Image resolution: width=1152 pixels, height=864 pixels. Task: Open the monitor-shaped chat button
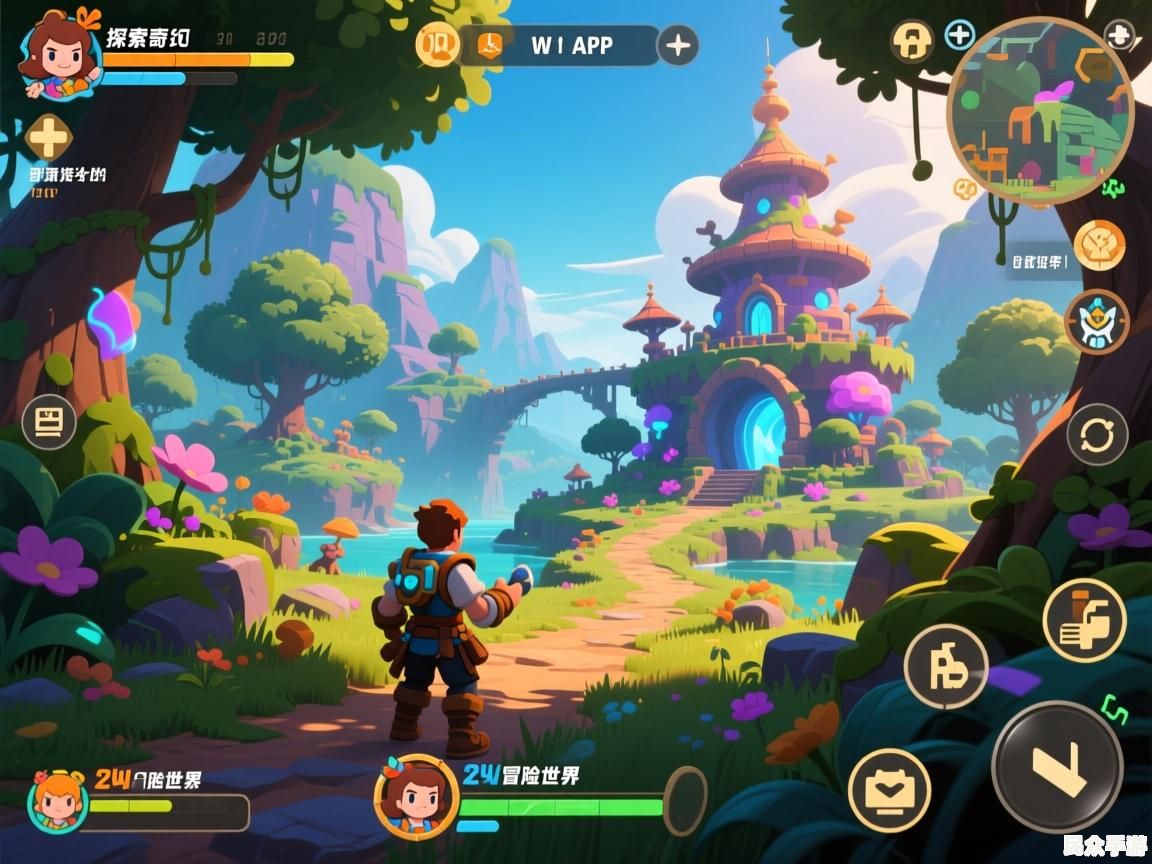coord(889,790)
